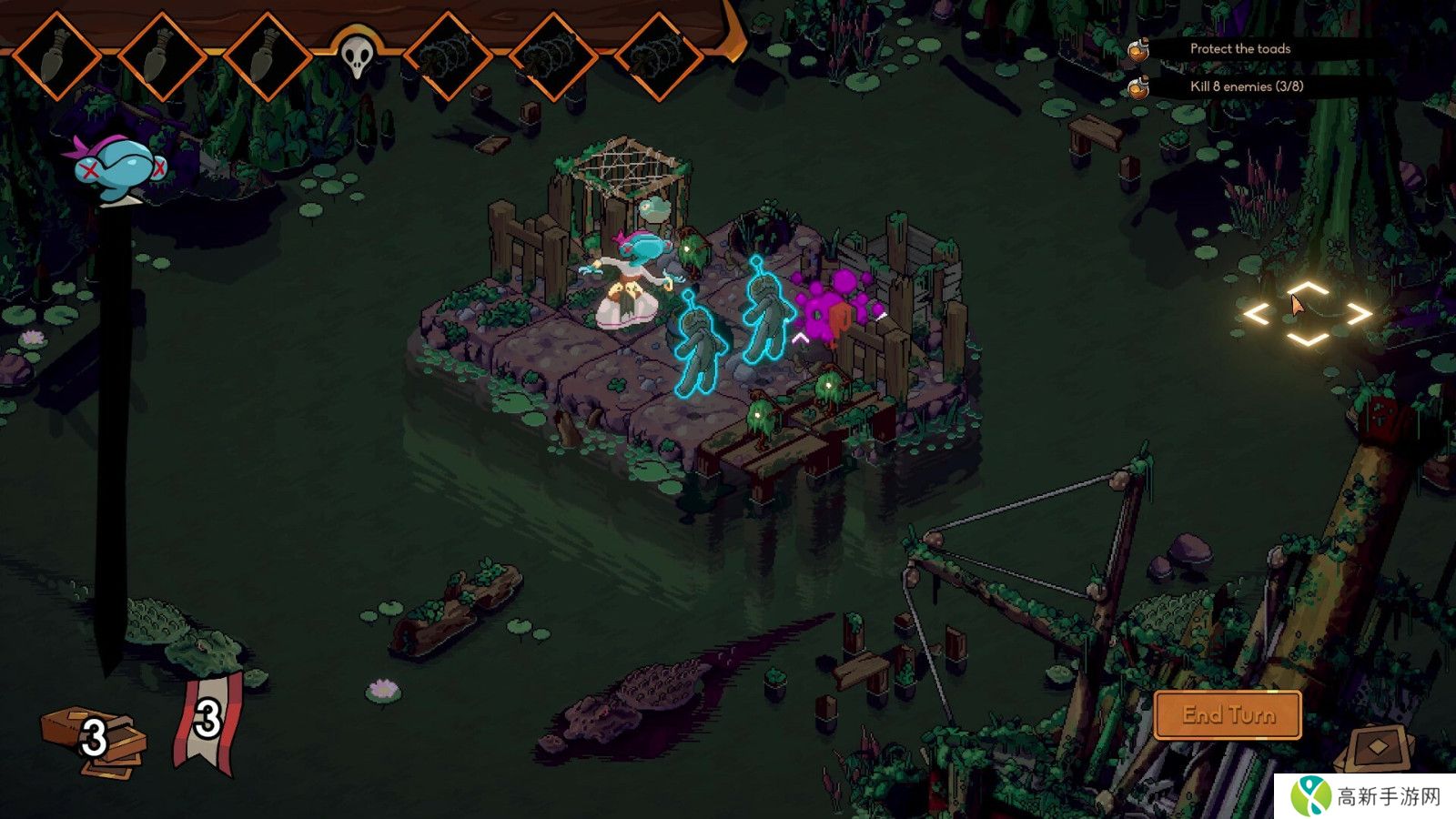Open the card icon below End Turn
The height and width of the screenshot is (819, 1456).
pos(1378,748)
